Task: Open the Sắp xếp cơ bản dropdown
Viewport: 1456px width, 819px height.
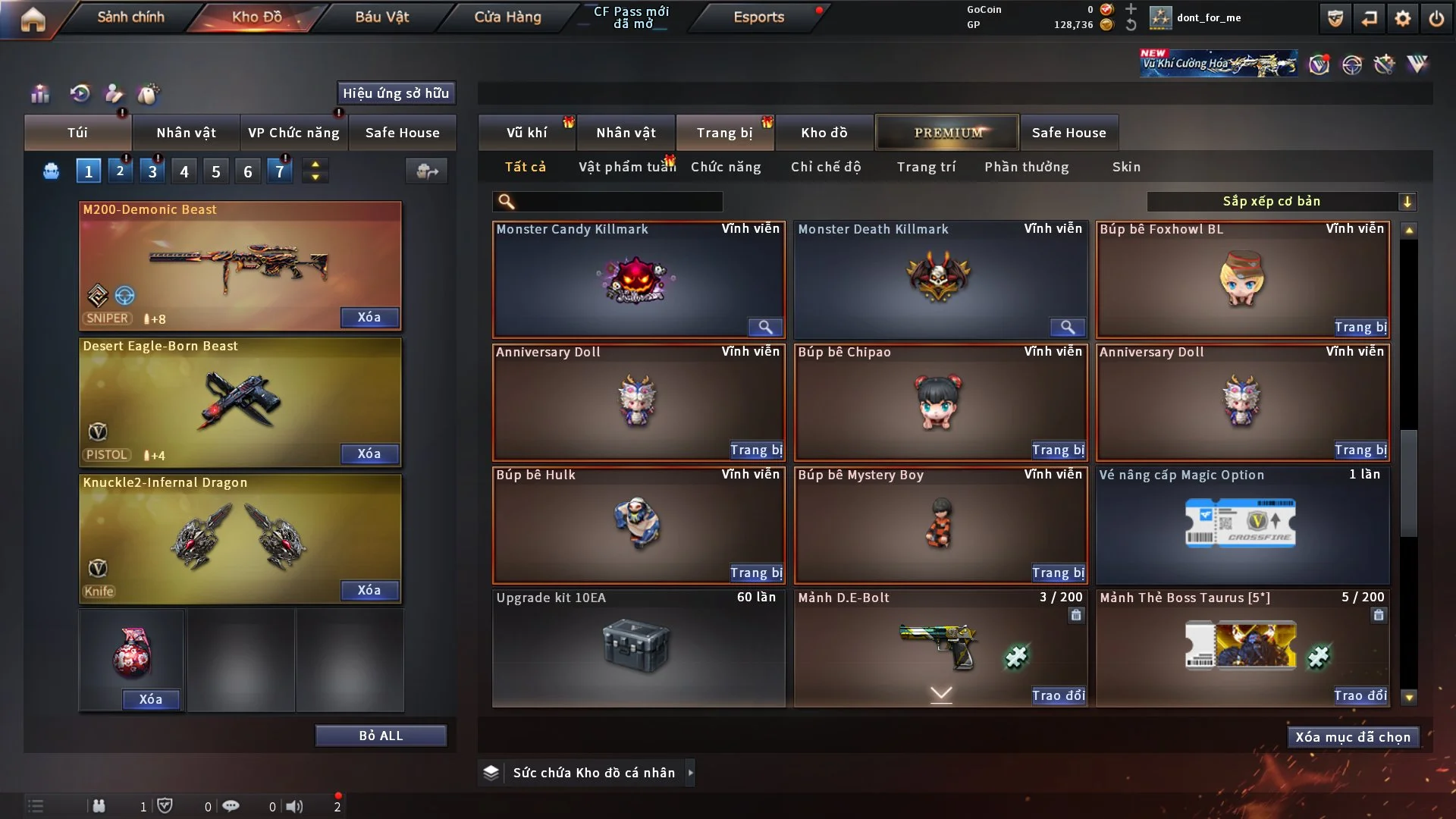Action: pyautogui.click(x=1281, y=201)
